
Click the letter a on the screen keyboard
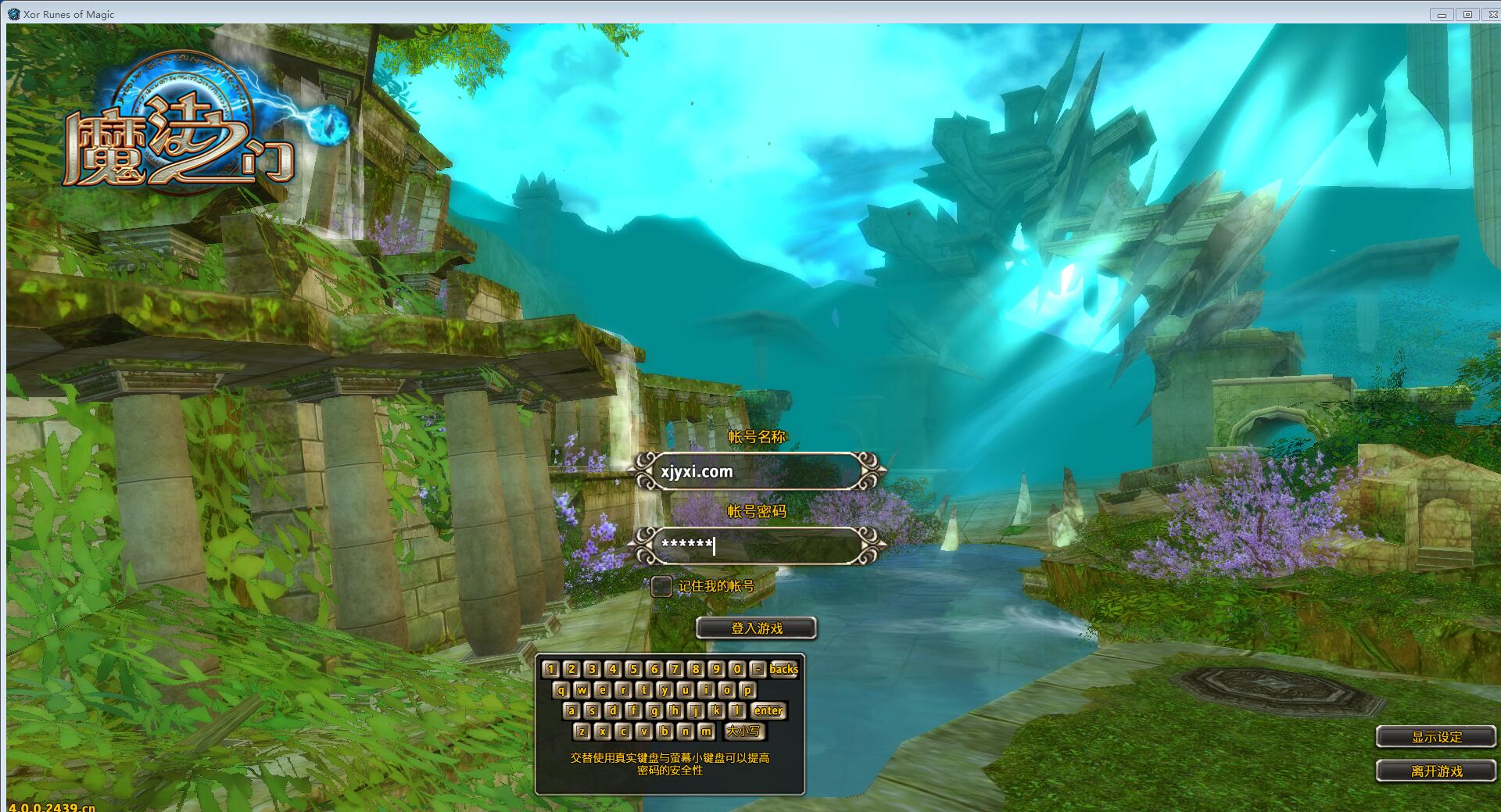[571, 710]
